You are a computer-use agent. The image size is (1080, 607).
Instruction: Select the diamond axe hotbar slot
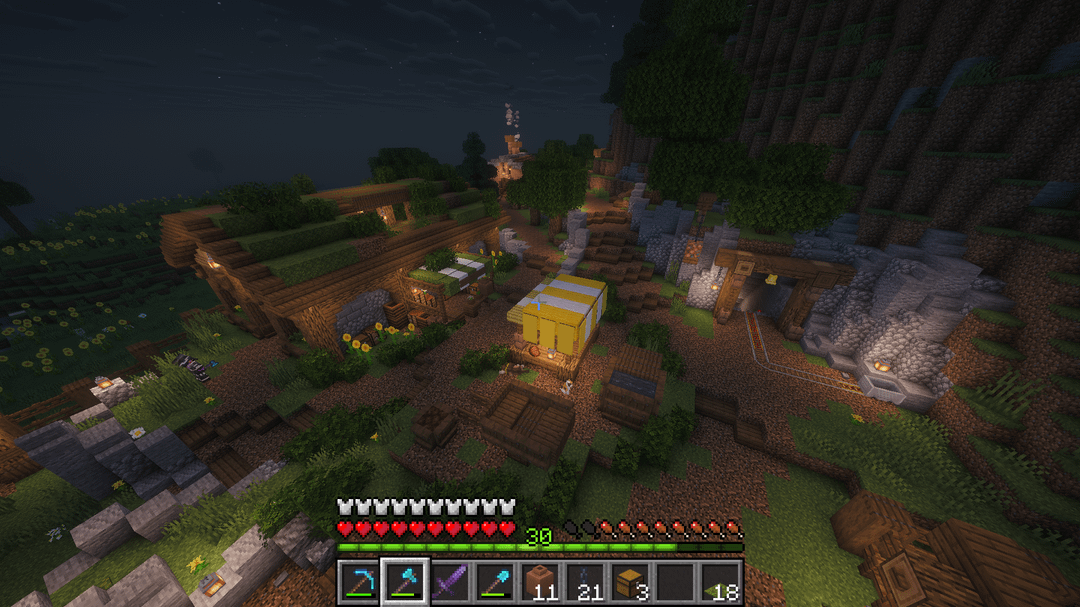pyautogui.click(x=405, y=582)
